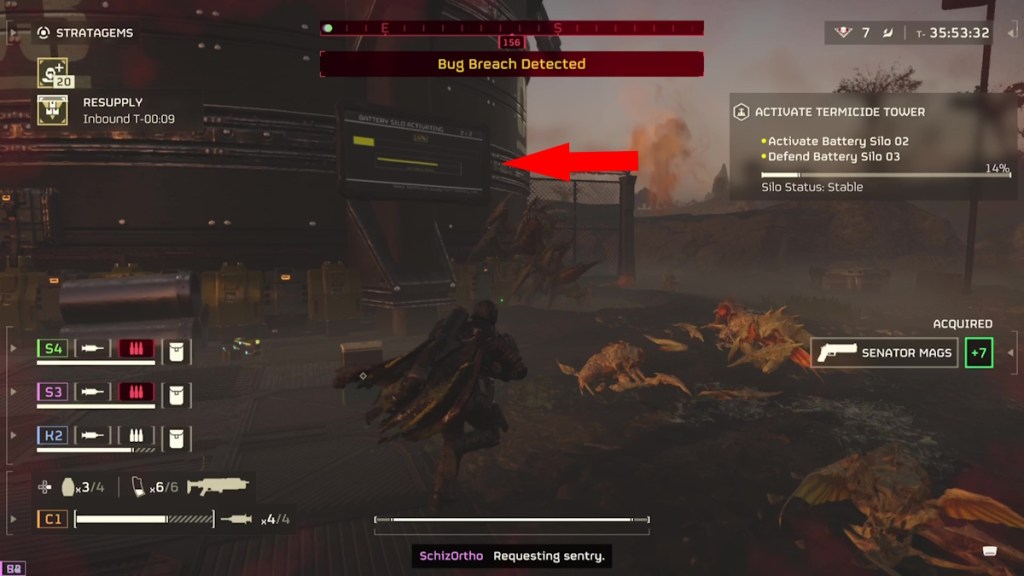Click the ammo magazine icon
The image size is (1024, 576).
click(139, 487)
